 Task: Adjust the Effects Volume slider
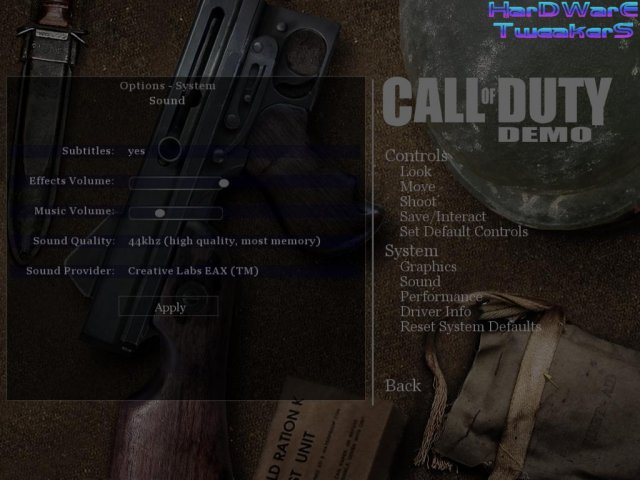point(224,183)
